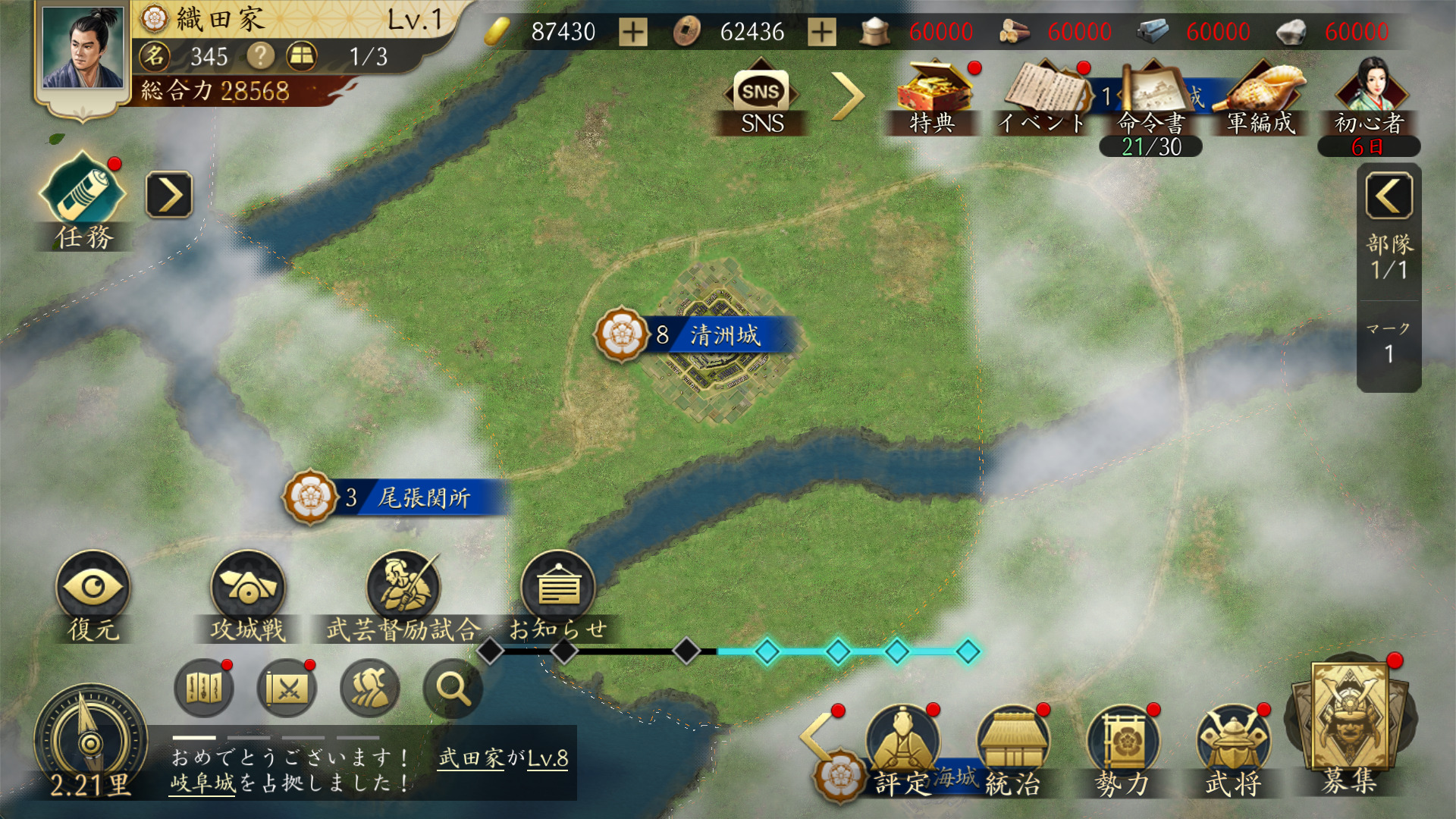Open the 軍編成 army formation menu
This screenshot has width=1456, height=819.
(x=1262, y=95)
